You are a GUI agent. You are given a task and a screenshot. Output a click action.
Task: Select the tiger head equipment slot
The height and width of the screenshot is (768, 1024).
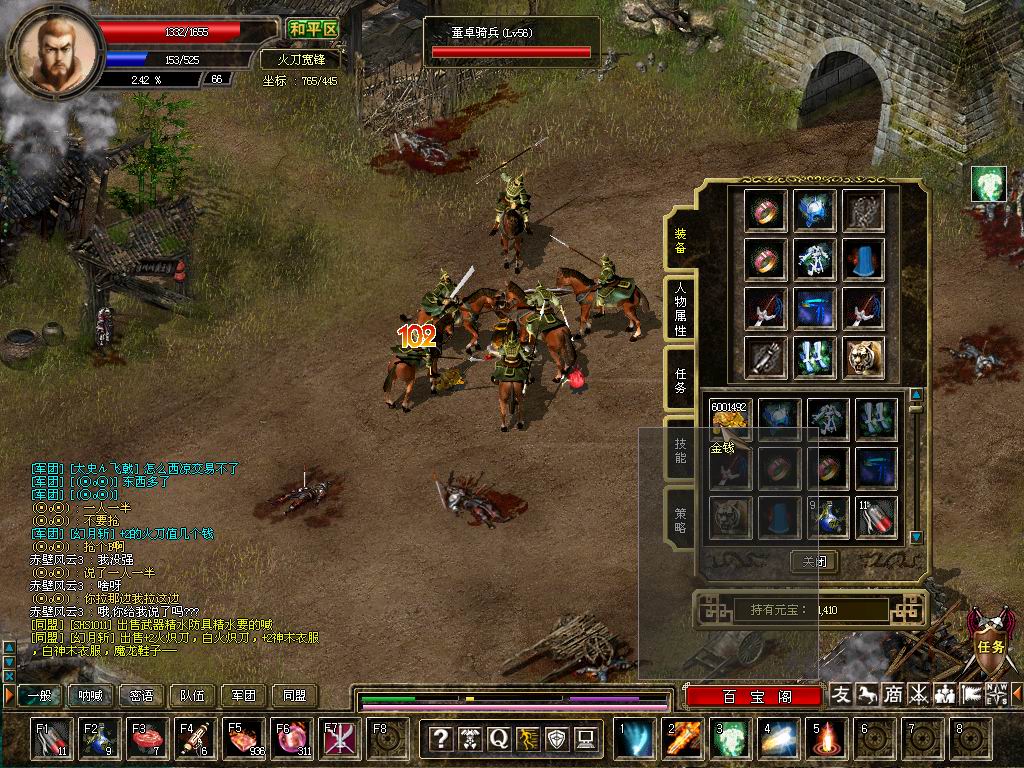863,358
